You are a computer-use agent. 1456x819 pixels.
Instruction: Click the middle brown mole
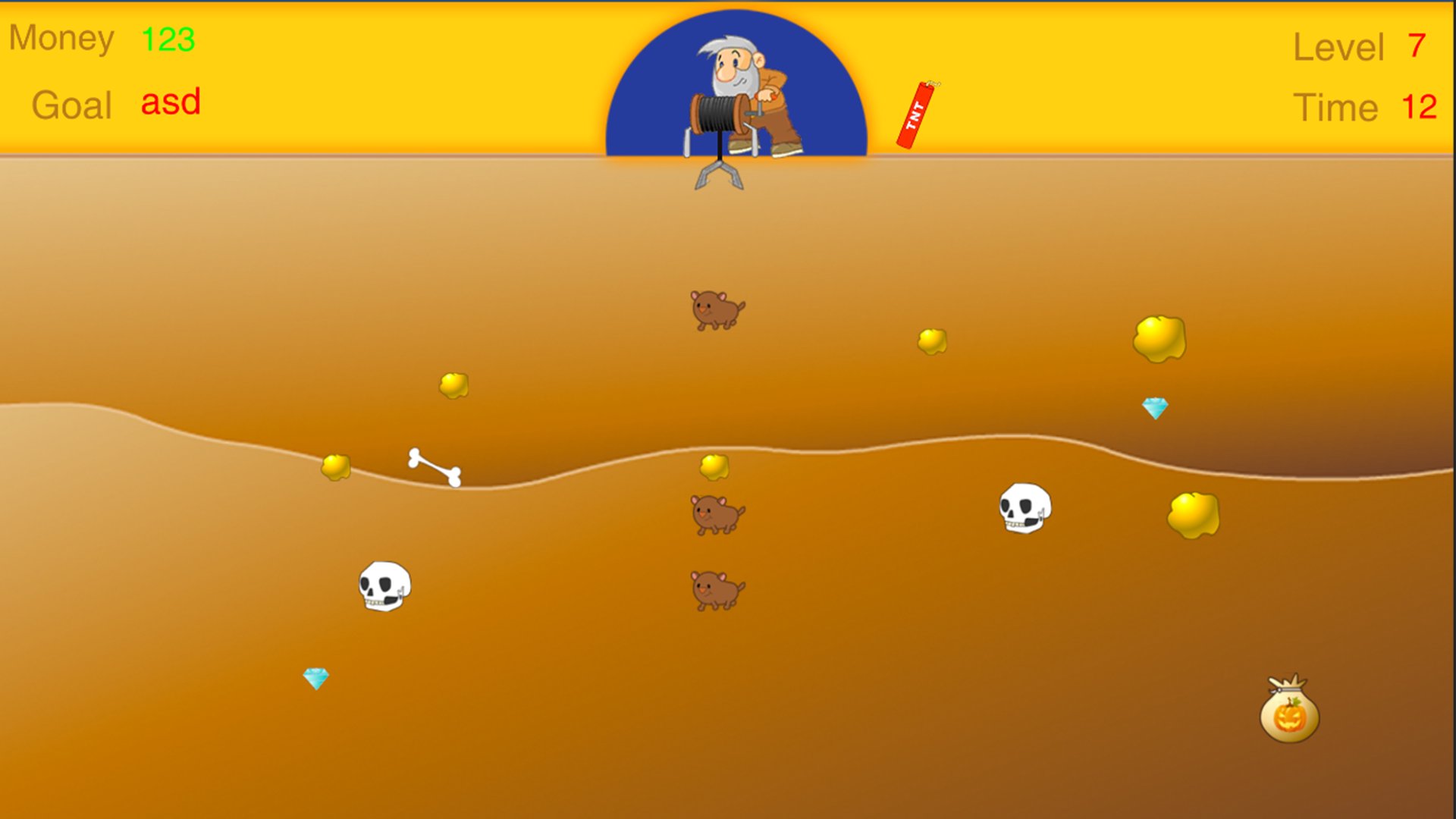(716, 512)
